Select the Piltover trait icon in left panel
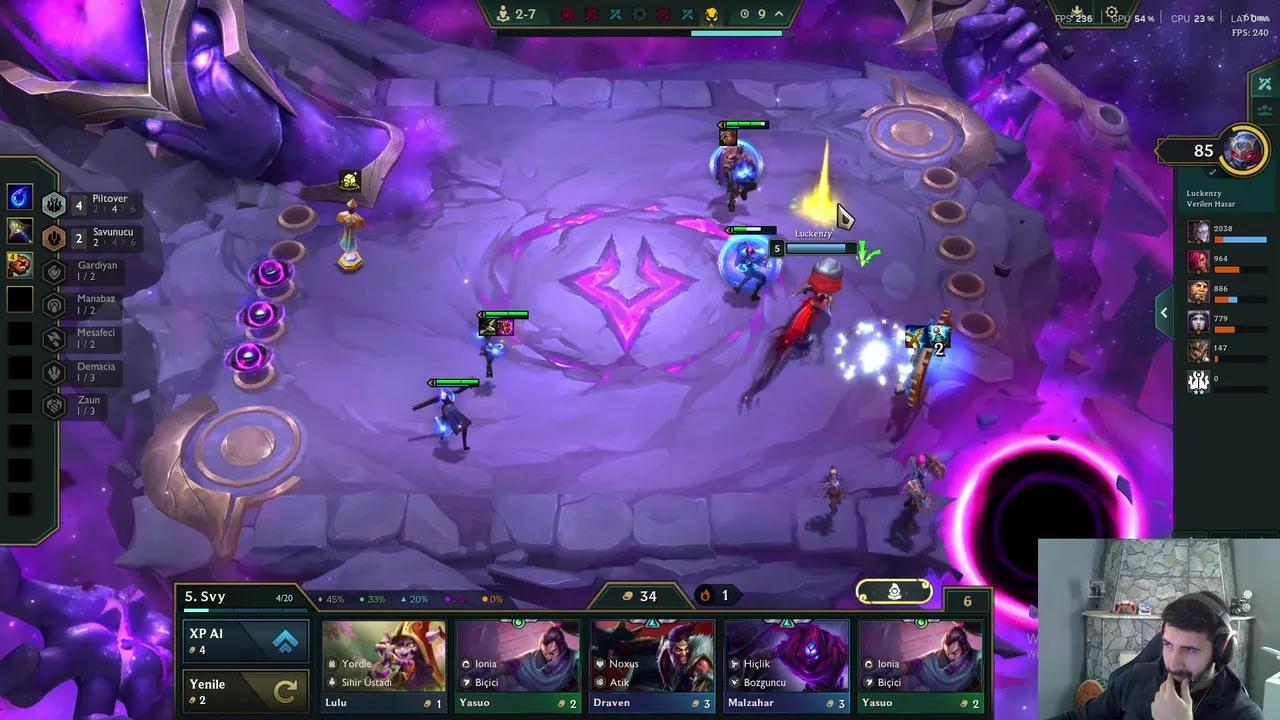 [54, 204]
